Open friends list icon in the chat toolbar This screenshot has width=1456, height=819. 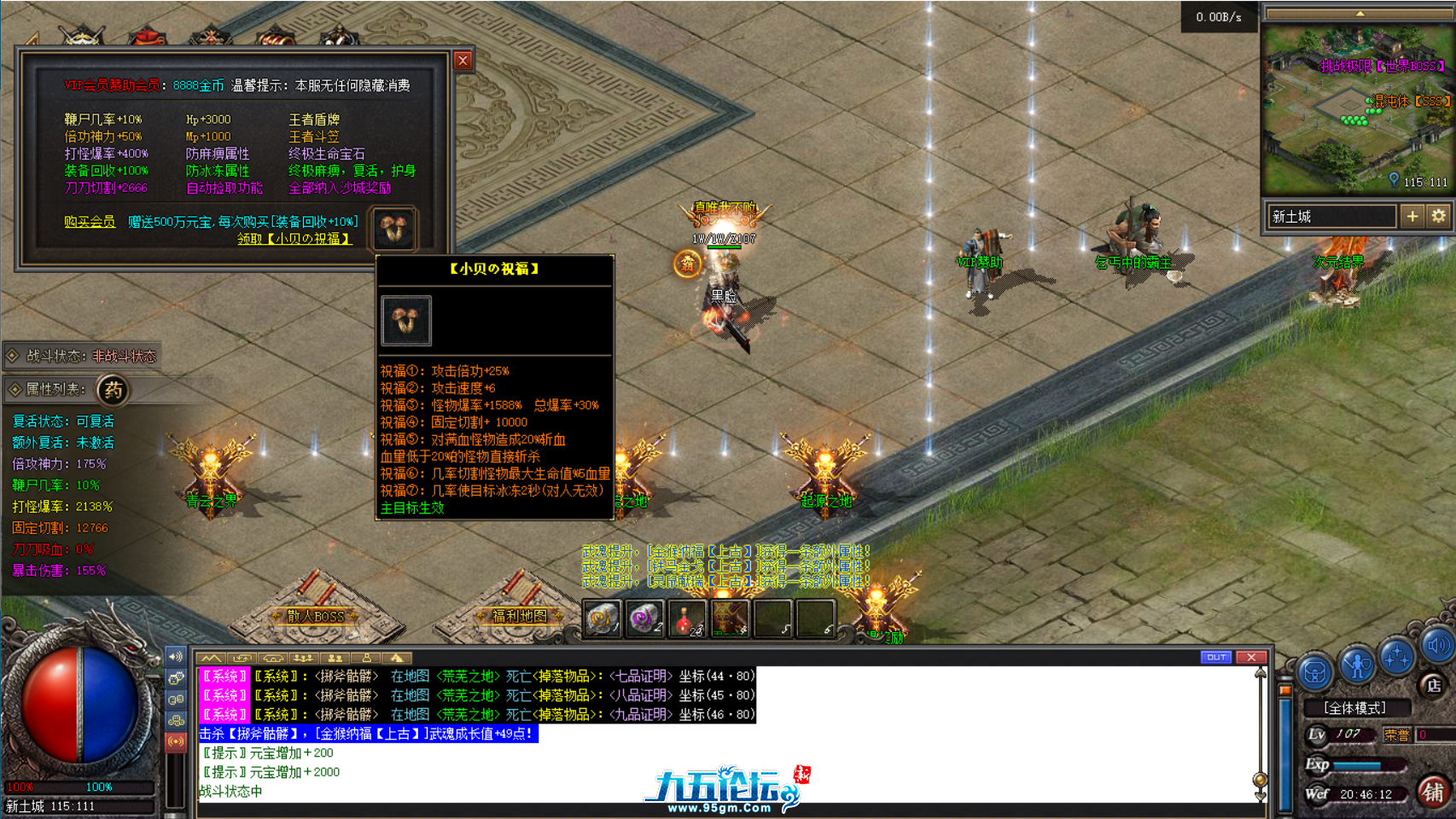click(x=336, y=658)
